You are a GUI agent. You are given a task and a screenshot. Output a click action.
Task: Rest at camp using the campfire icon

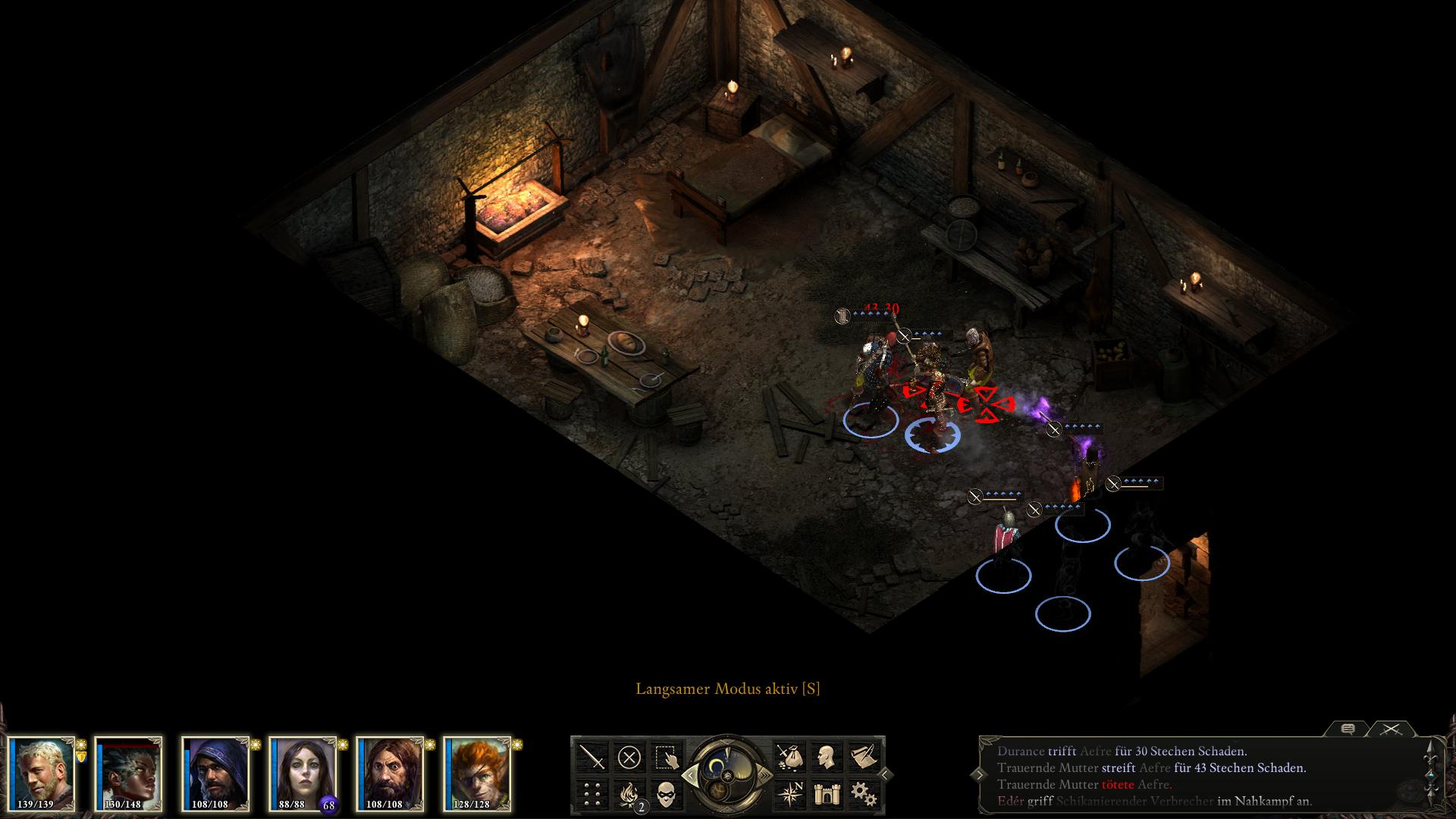pyautogui.click(x=629, y=793)
